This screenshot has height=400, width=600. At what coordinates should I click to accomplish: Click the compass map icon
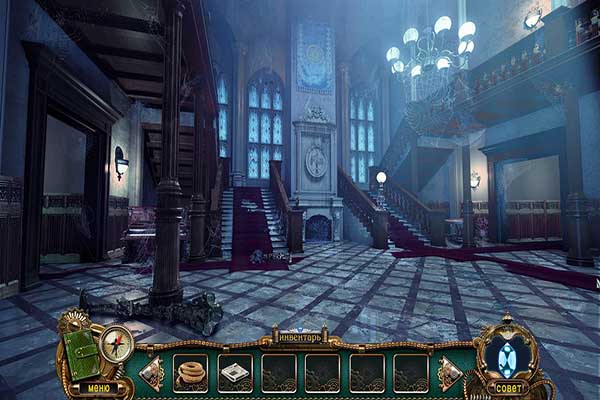(115, 343)
